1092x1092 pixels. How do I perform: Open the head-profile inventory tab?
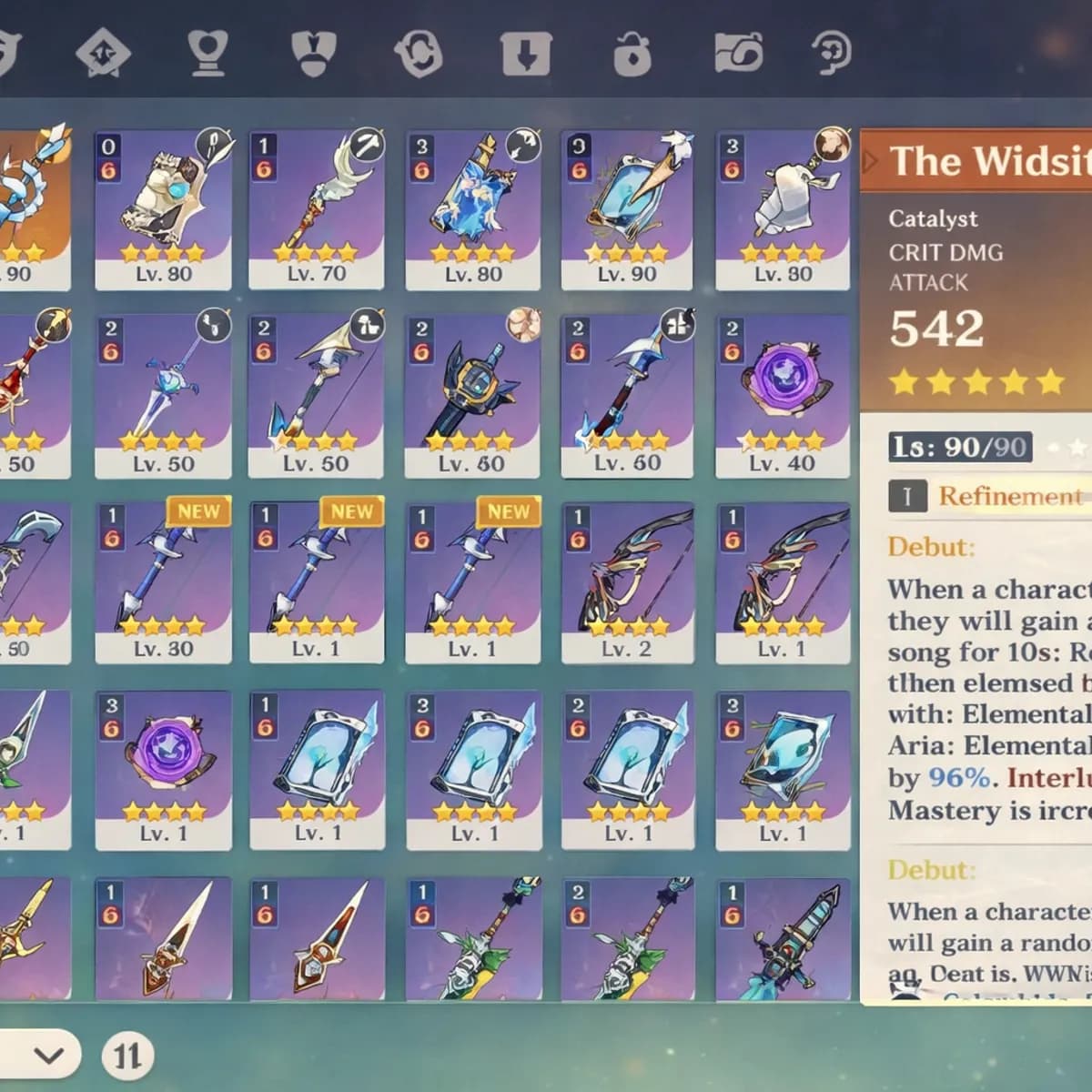(x=830, y=53)
